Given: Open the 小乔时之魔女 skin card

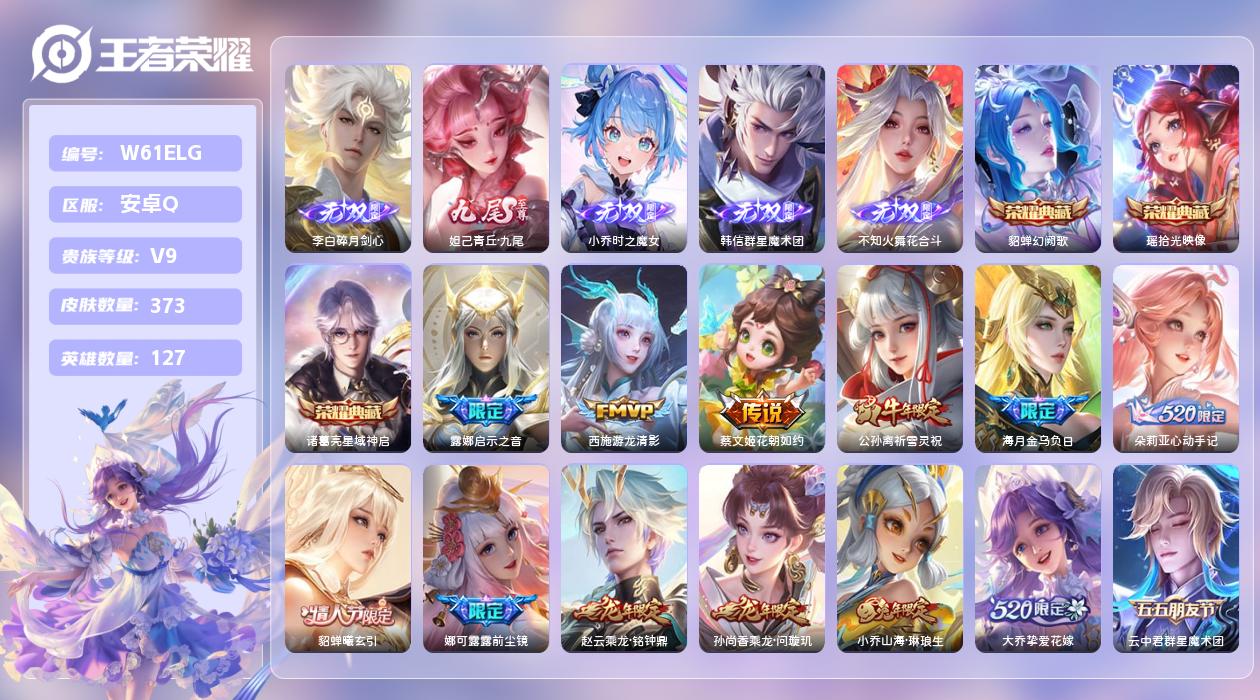Looking at the screenshot, I should (x=624, y=158).
